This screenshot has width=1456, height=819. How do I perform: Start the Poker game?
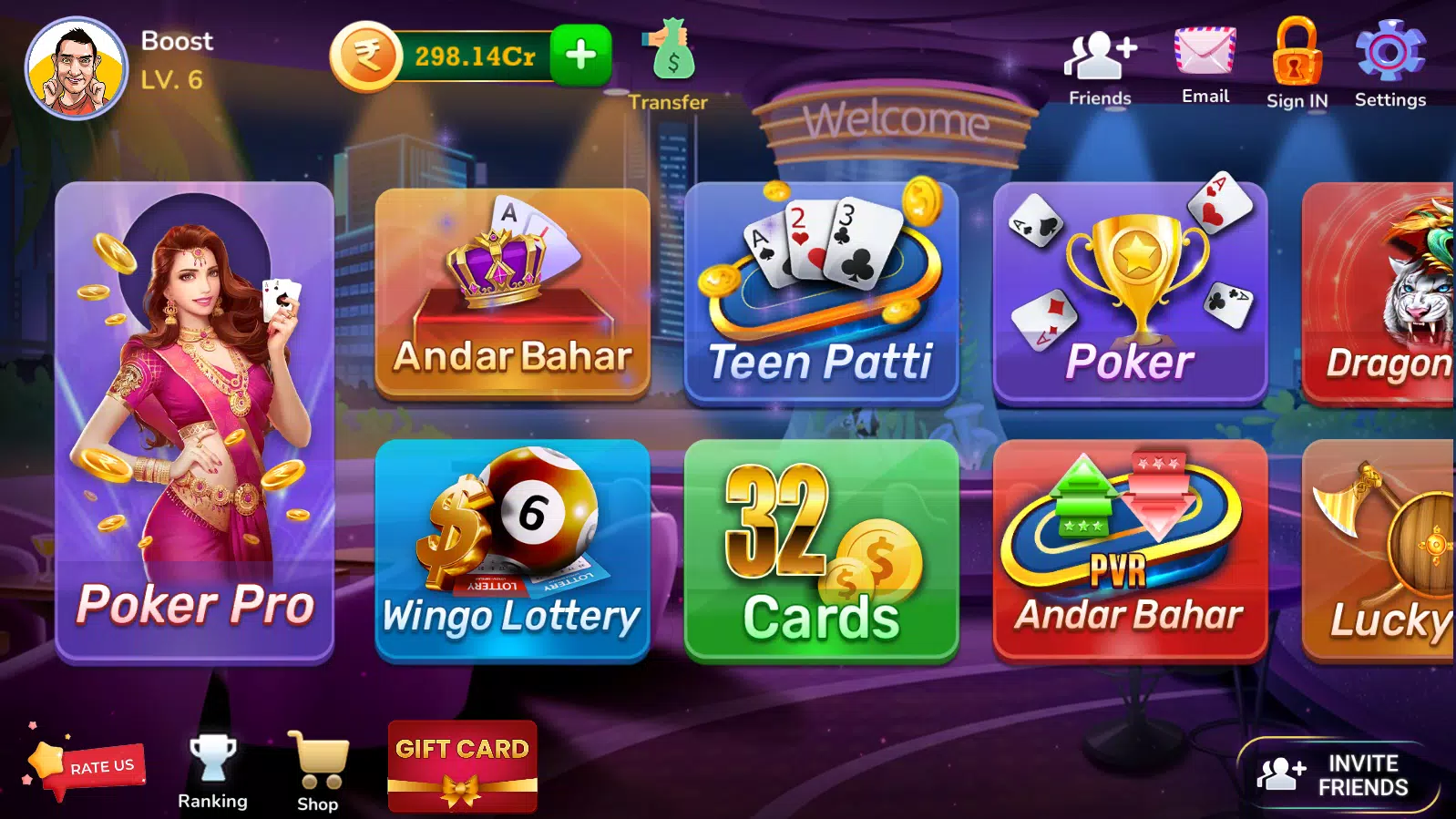[1130, 292]
